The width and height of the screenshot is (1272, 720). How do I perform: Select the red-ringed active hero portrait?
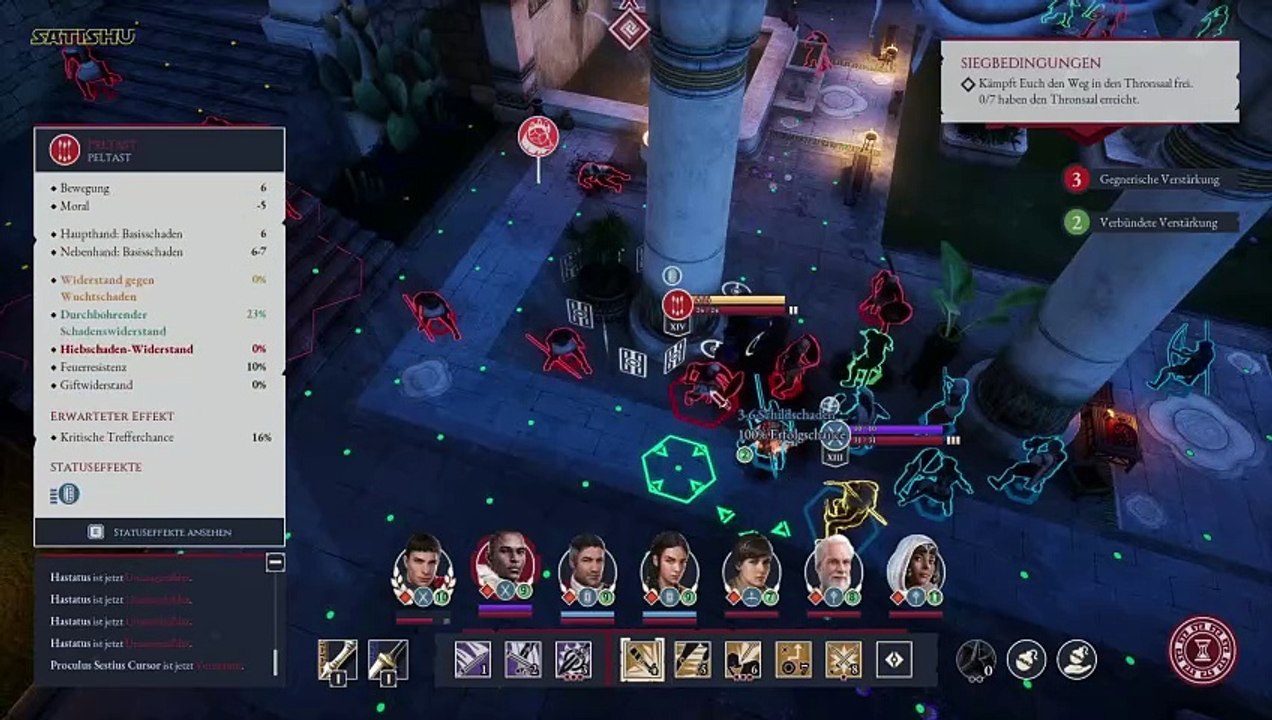[x=504, y=561]
